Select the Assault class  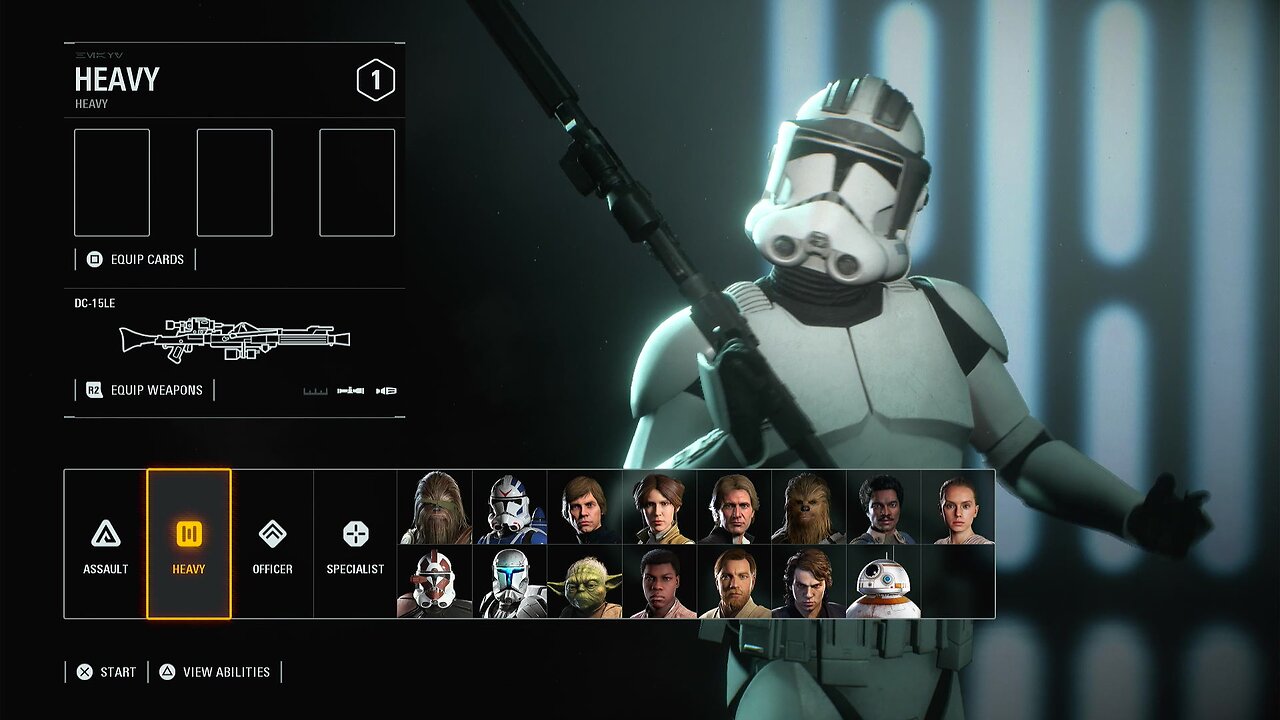105,544
